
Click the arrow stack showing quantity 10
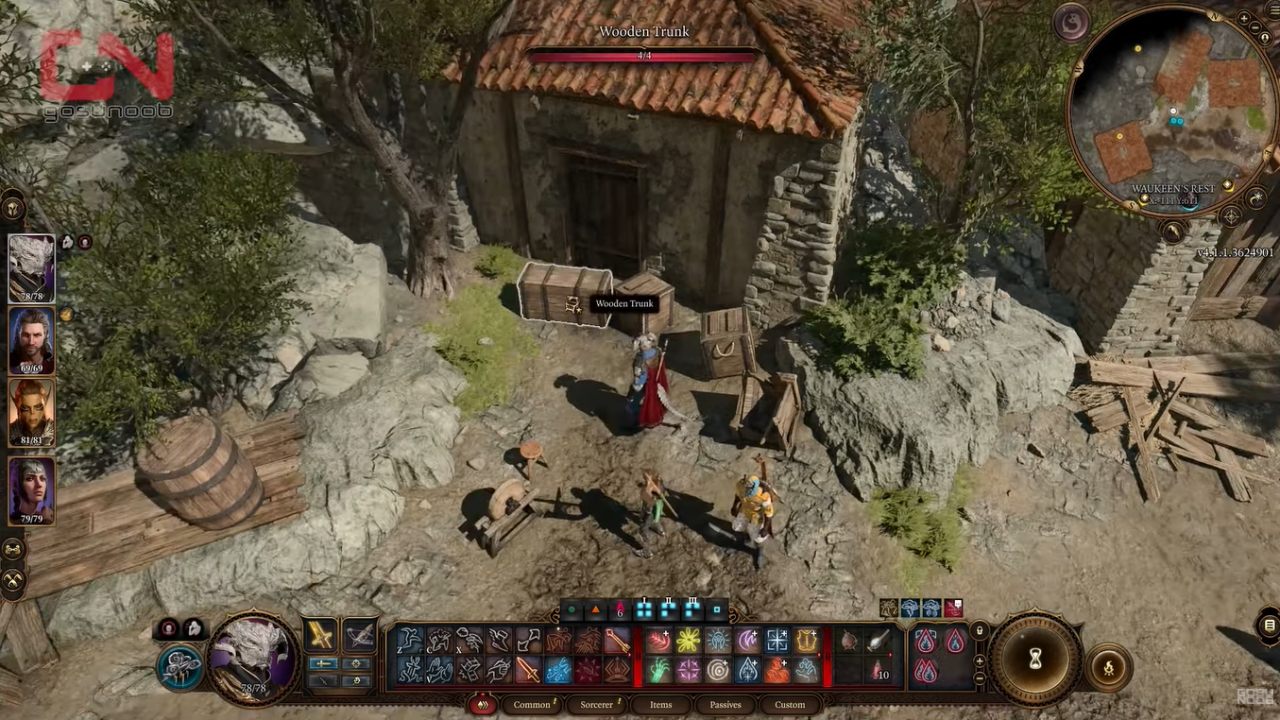pos(878,671)
